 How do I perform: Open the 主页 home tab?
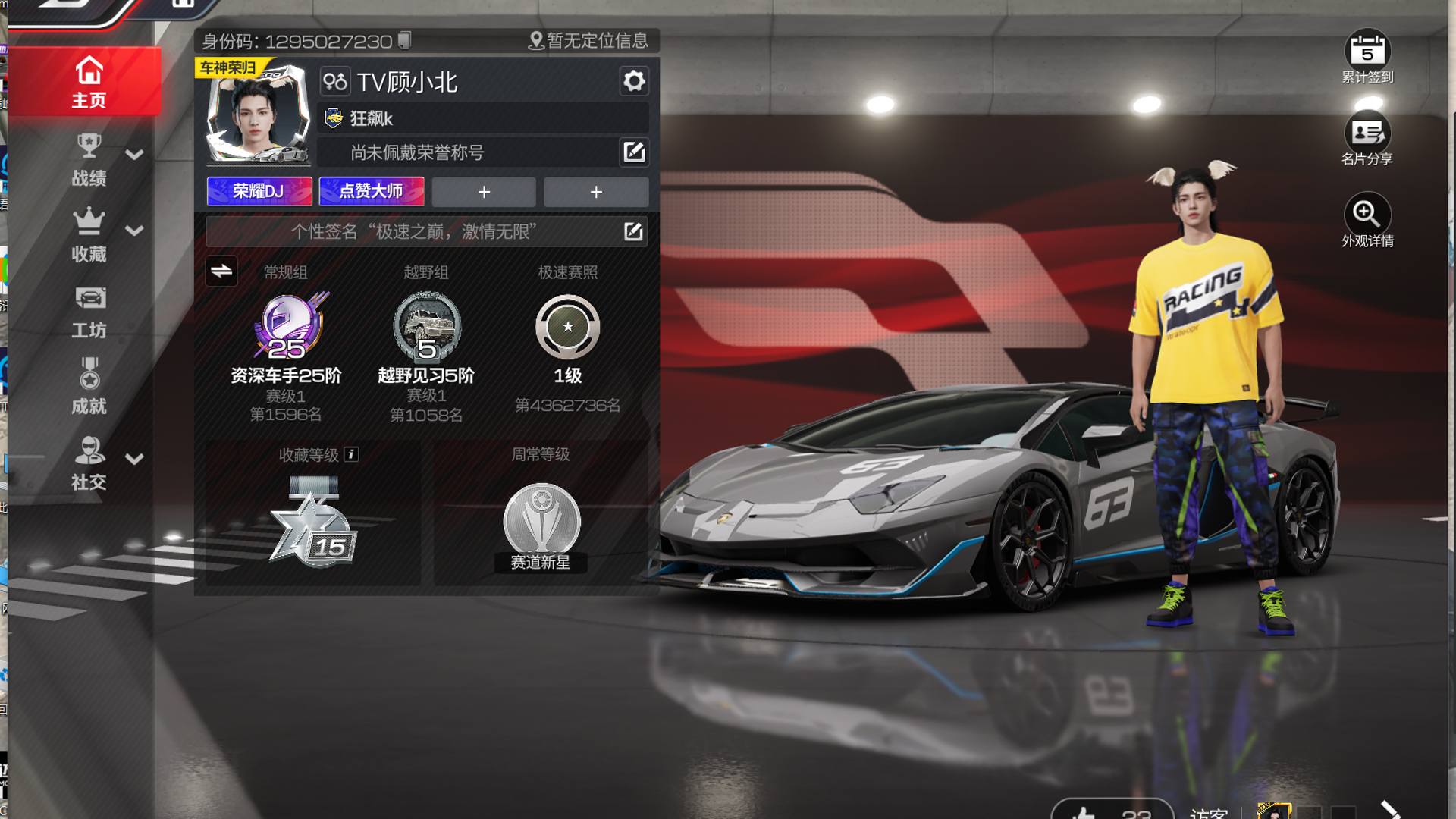(x=88, y=82)
